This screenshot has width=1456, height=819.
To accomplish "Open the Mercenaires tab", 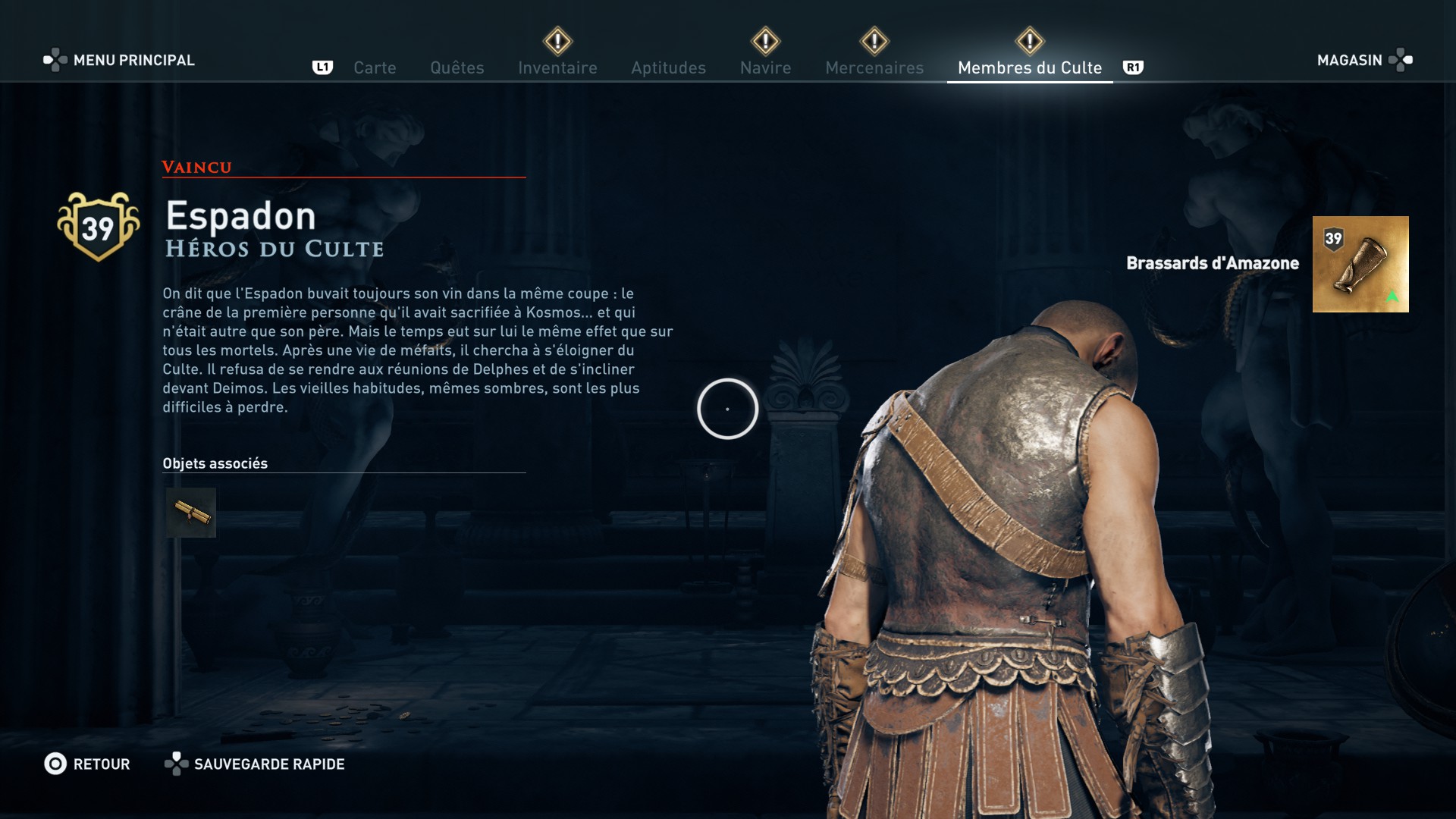I will point(874,68).
